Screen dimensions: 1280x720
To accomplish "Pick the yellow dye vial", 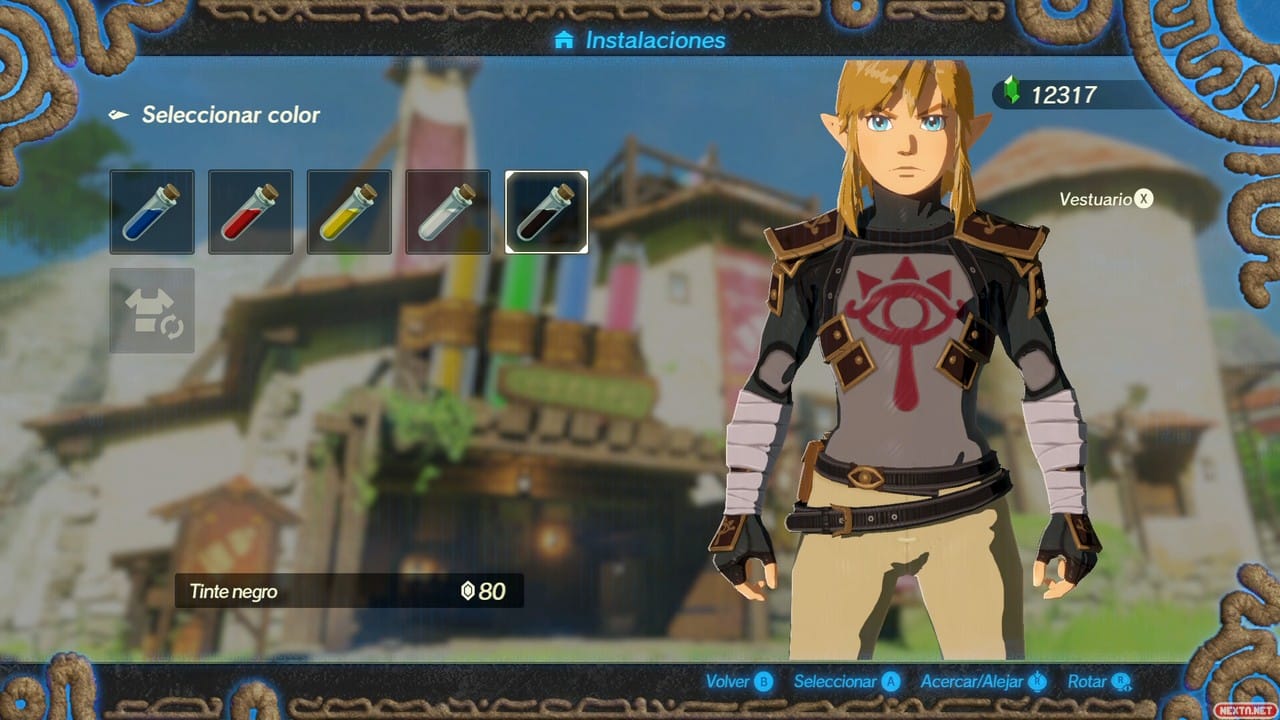I will pos(349,211).
